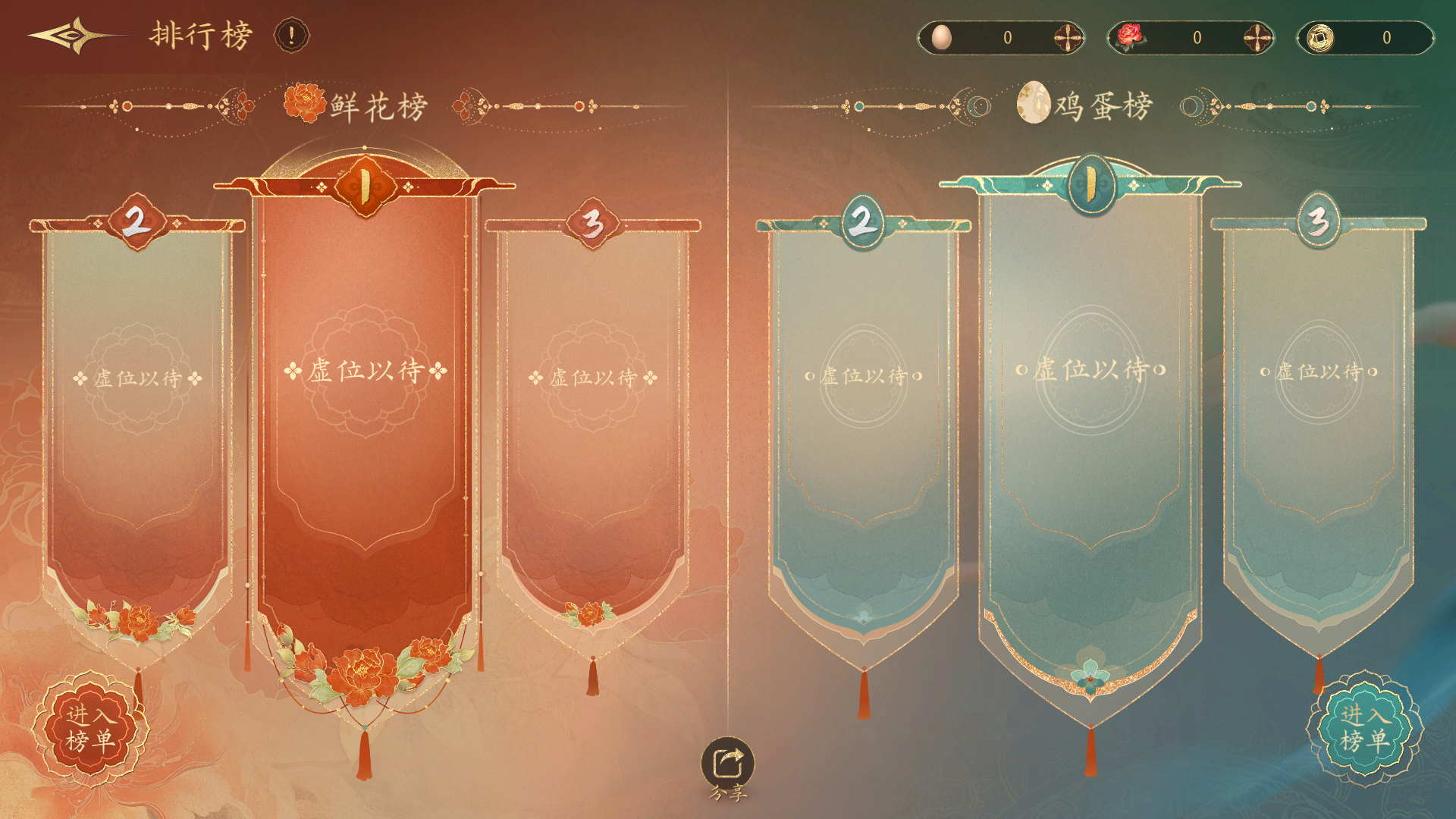Click the plus button next to the rose count

1258,35
